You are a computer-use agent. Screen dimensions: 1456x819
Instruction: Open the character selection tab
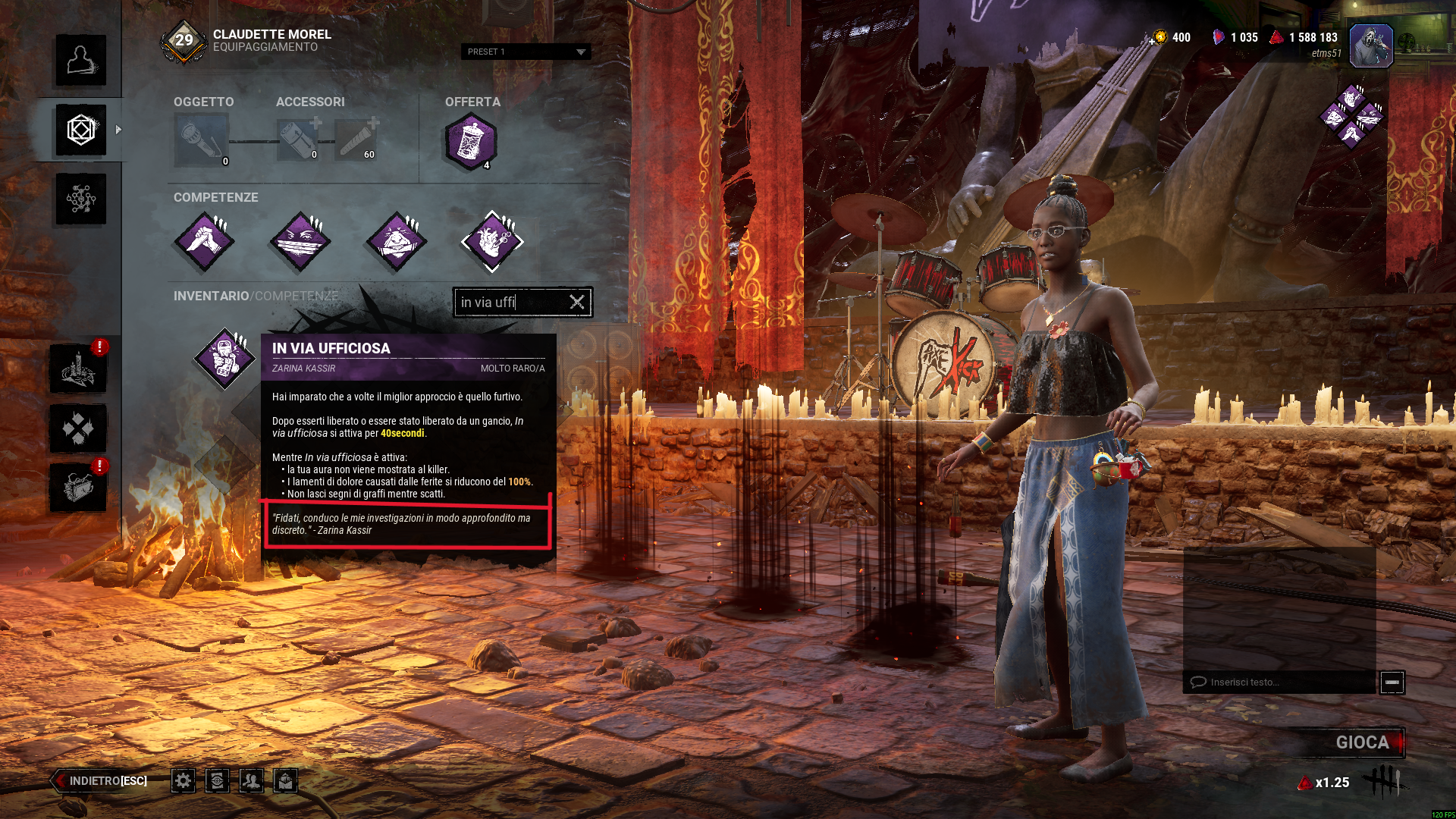(x=80, y=61)
